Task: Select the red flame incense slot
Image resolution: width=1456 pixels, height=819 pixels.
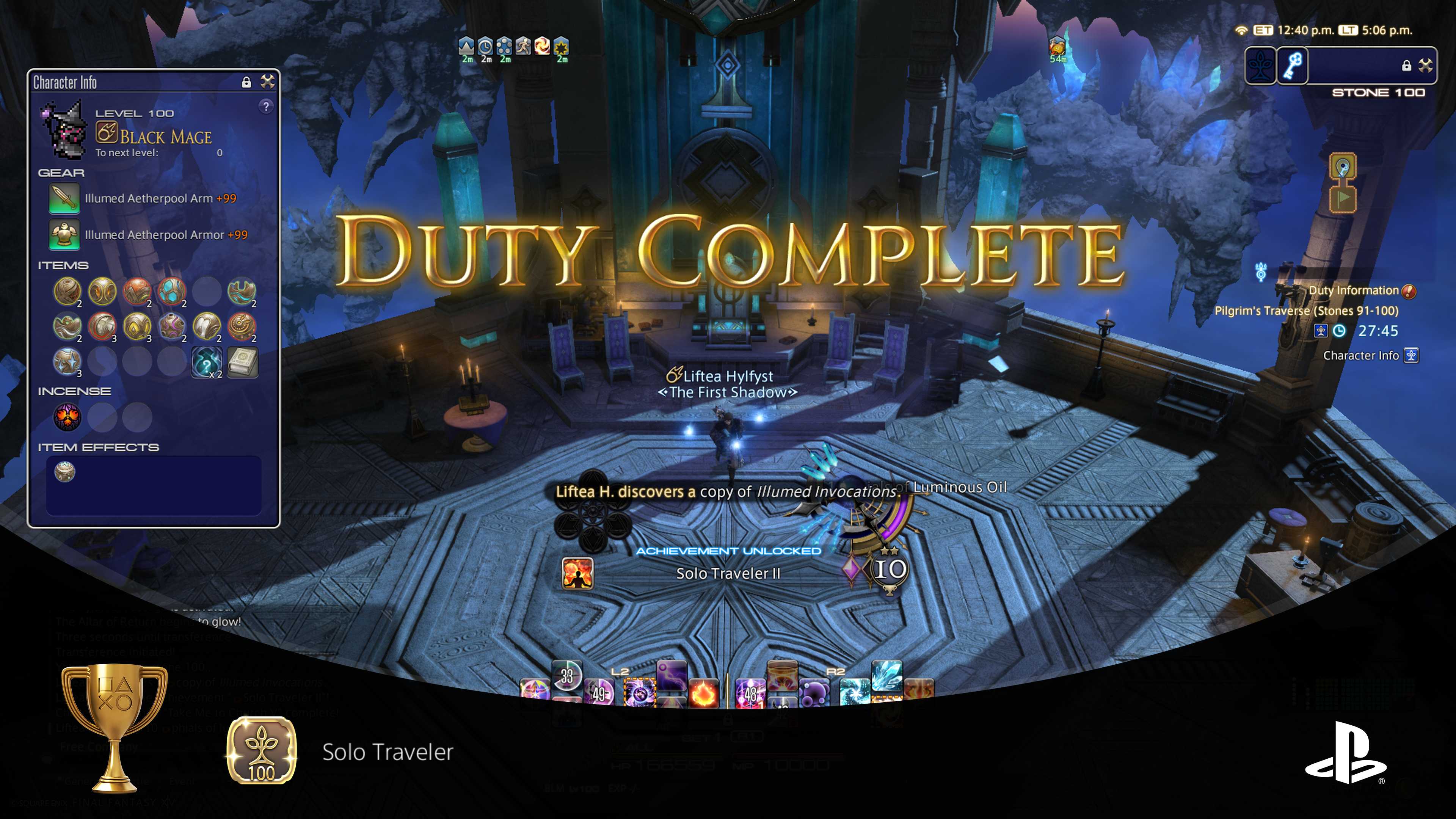Action: pos(67,417)
